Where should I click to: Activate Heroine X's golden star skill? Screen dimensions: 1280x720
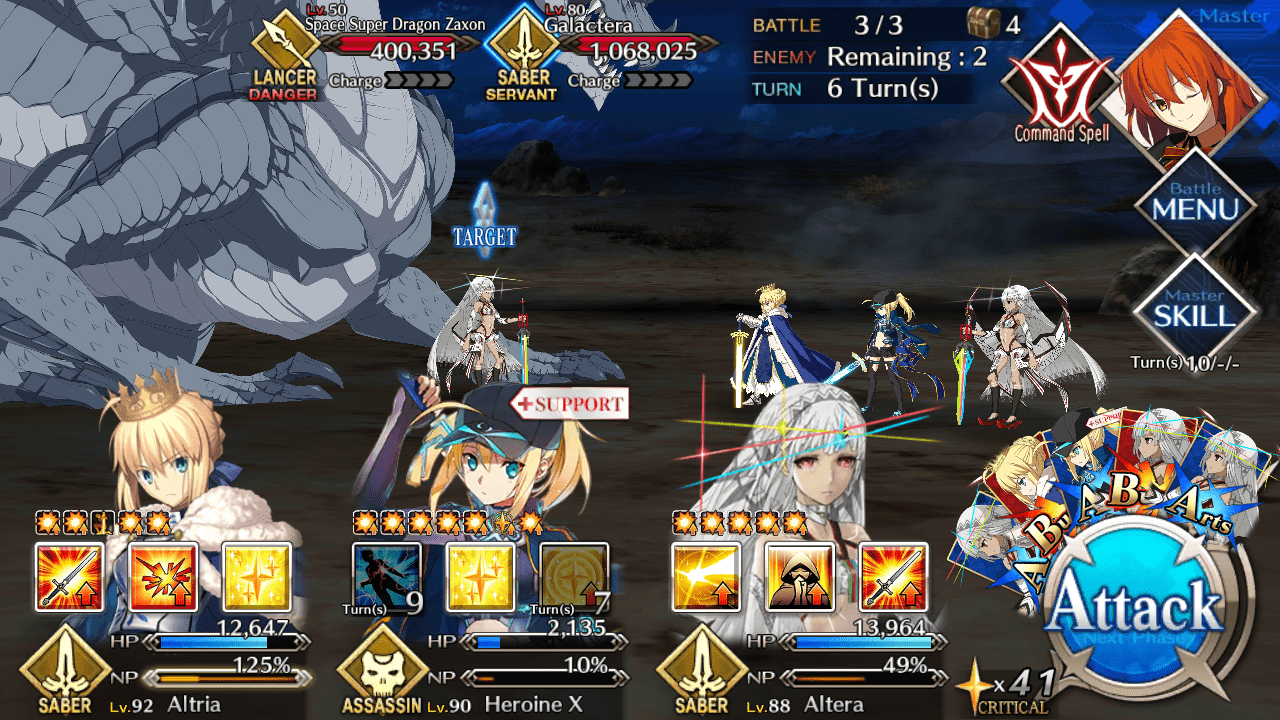click(x=480, y=577)
